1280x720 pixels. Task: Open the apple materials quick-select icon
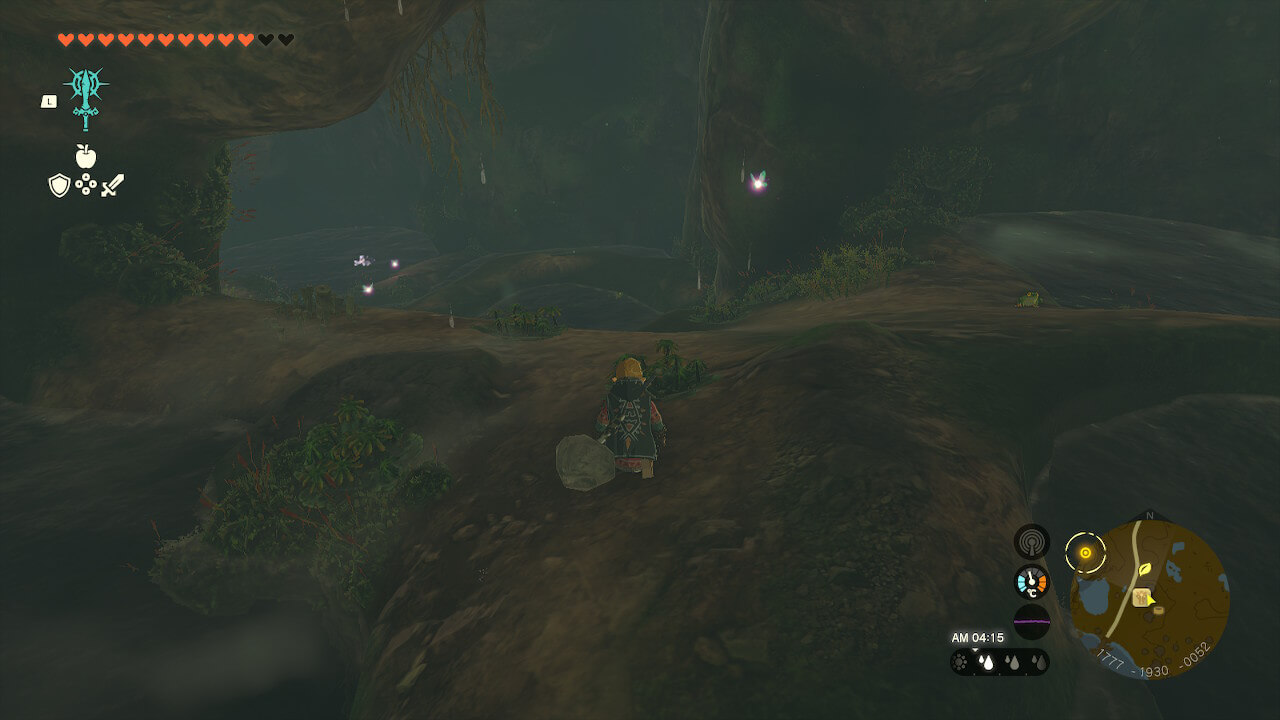86,155
